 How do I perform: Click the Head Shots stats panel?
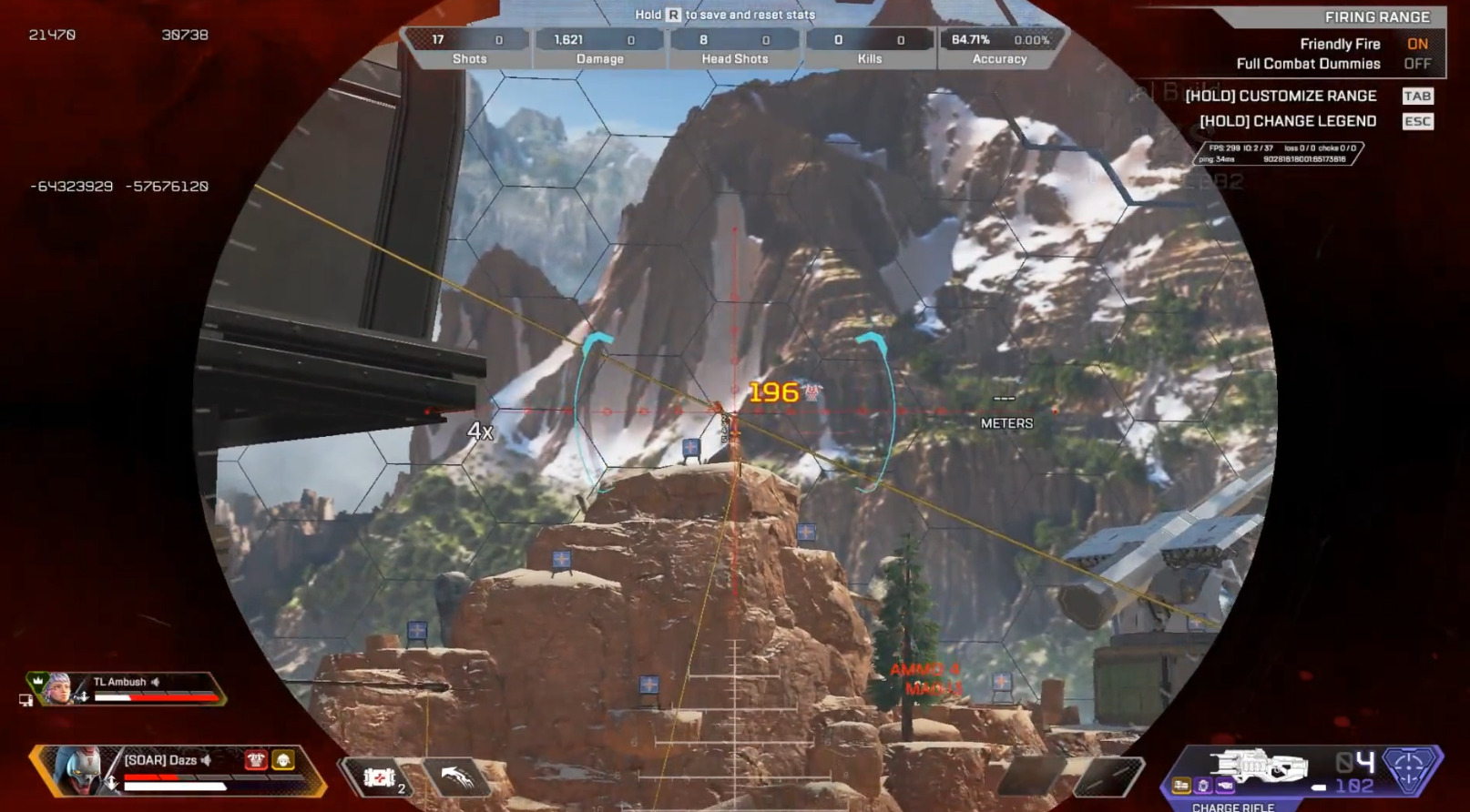734,48
